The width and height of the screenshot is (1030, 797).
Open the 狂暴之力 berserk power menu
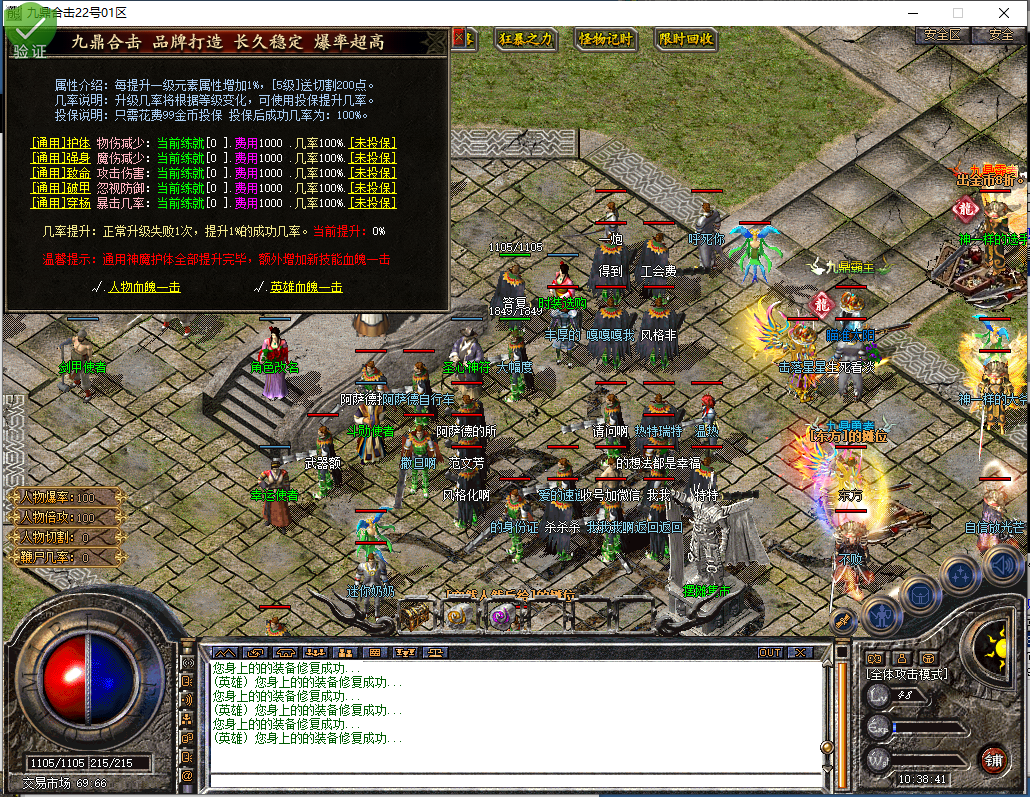[x=525, y=39]
